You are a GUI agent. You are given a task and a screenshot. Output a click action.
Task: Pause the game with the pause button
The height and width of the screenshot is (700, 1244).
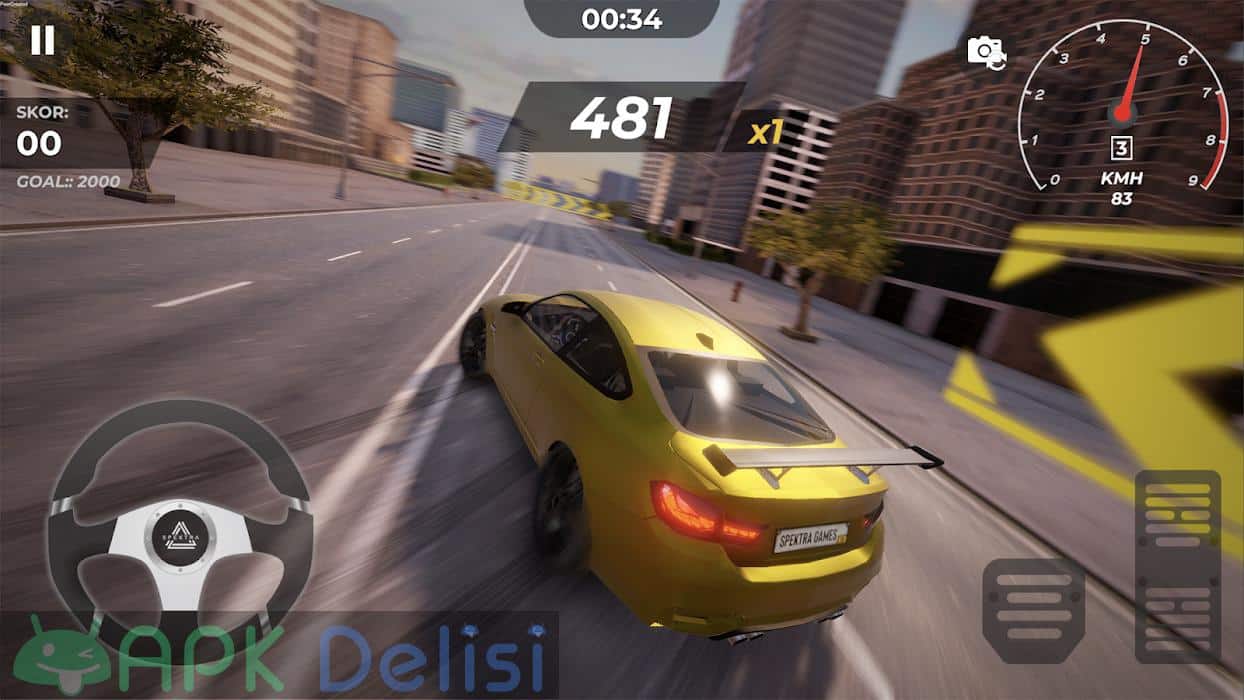(x=43, y=40)
